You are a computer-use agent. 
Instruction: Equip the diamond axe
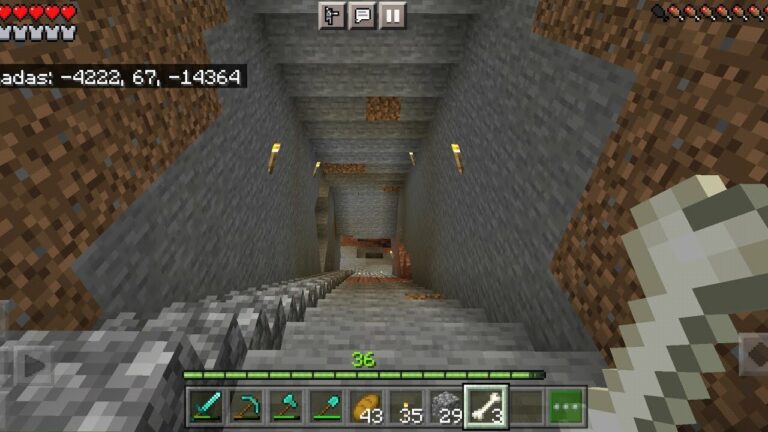286,406
